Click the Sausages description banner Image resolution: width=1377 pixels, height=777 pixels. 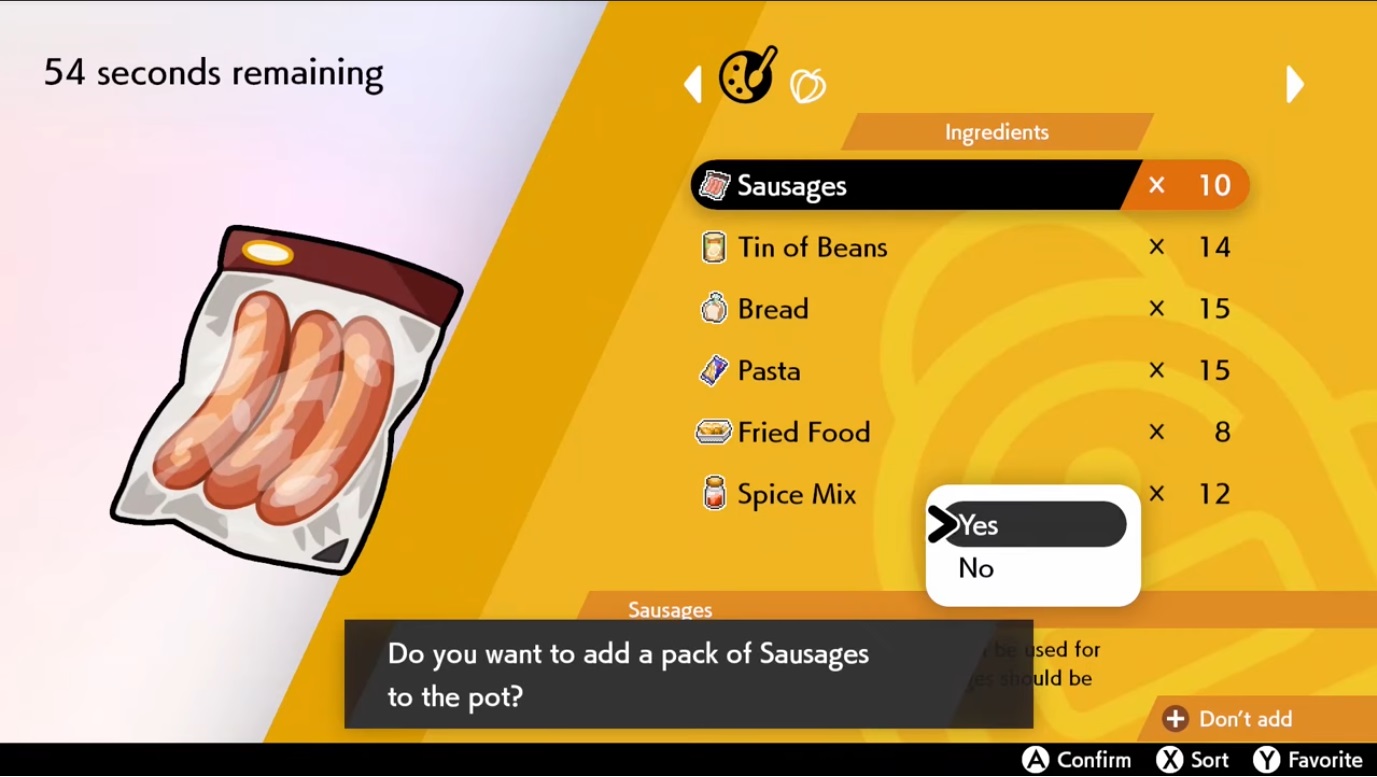[669, 609]
